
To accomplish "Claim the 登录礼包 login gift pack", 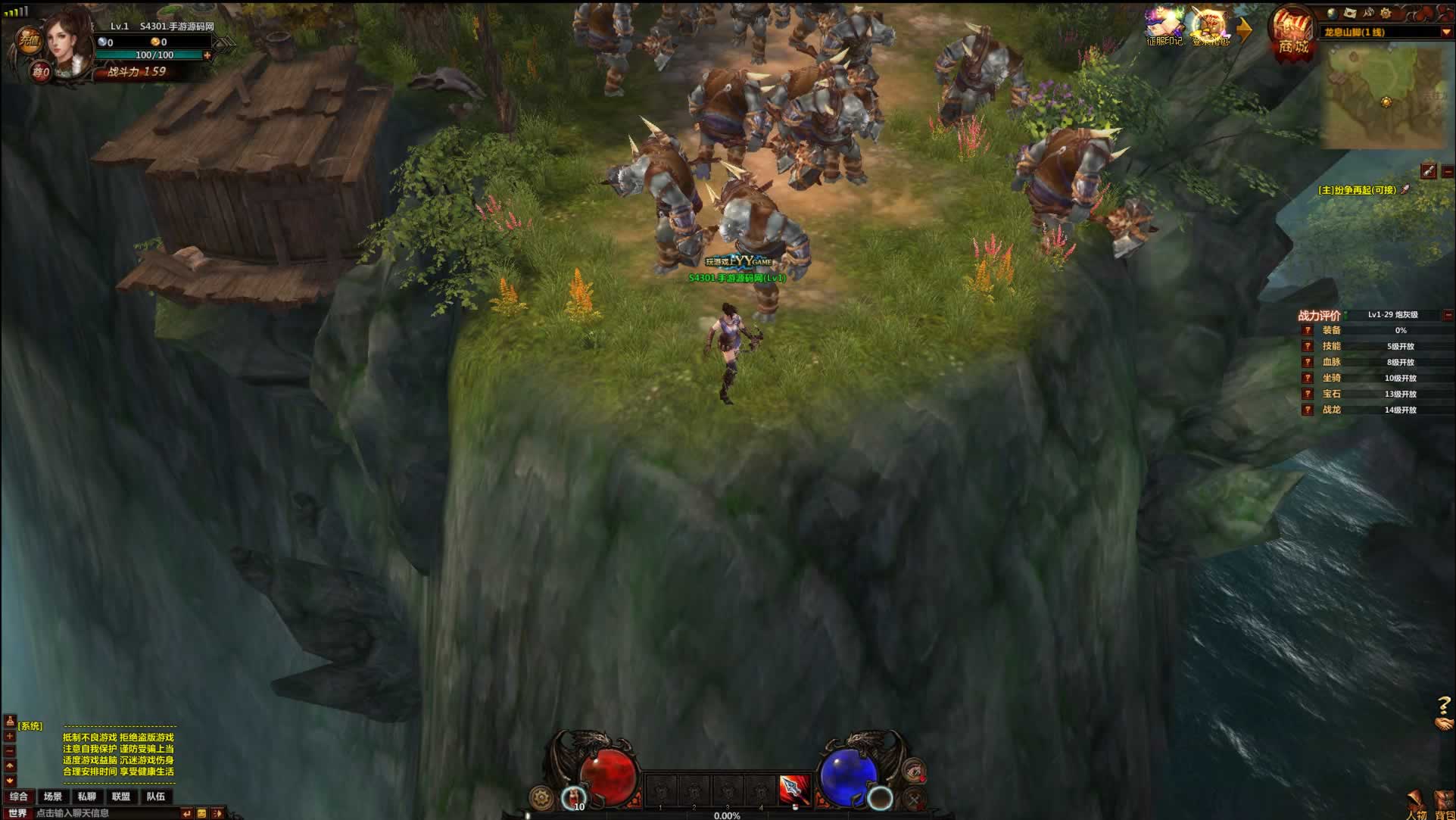I will click(1209, 26).
